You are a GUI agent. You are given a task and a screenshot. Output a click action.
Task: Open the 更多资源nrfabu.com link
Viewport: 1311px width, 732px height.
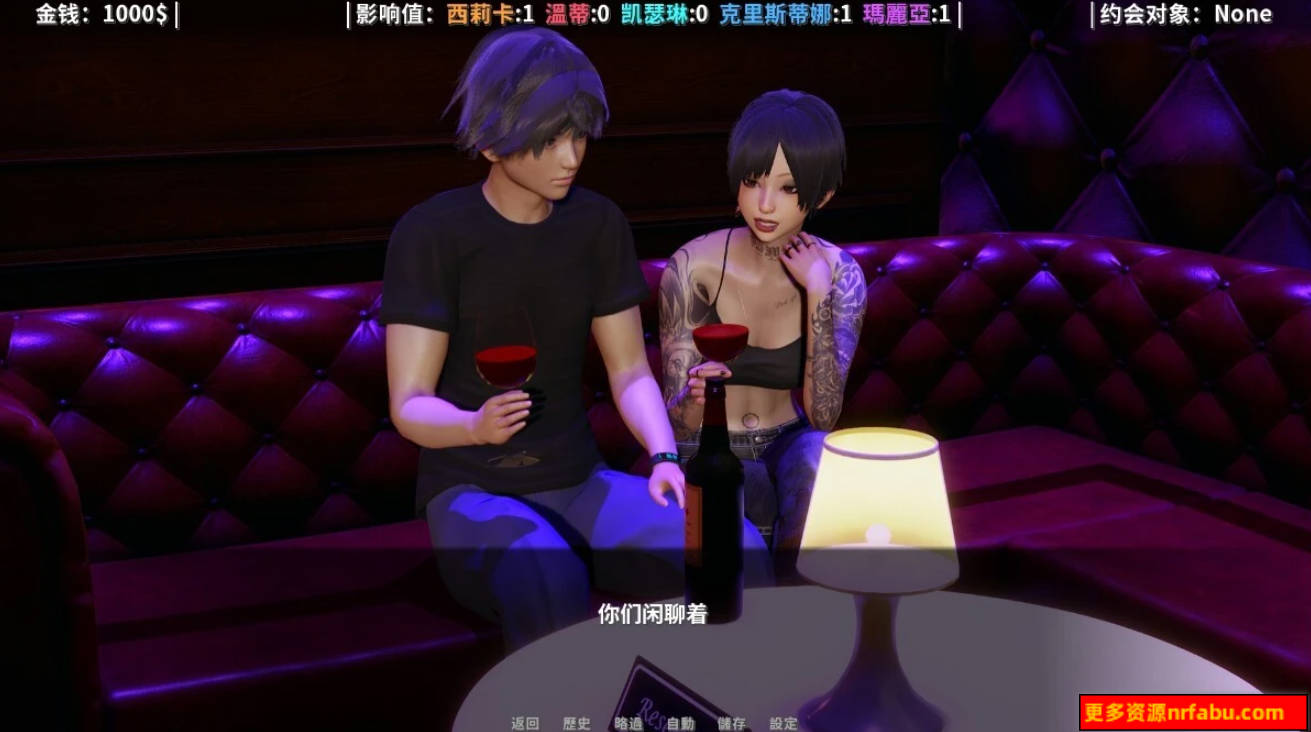pyautogui.click(x=1187, y=711)
